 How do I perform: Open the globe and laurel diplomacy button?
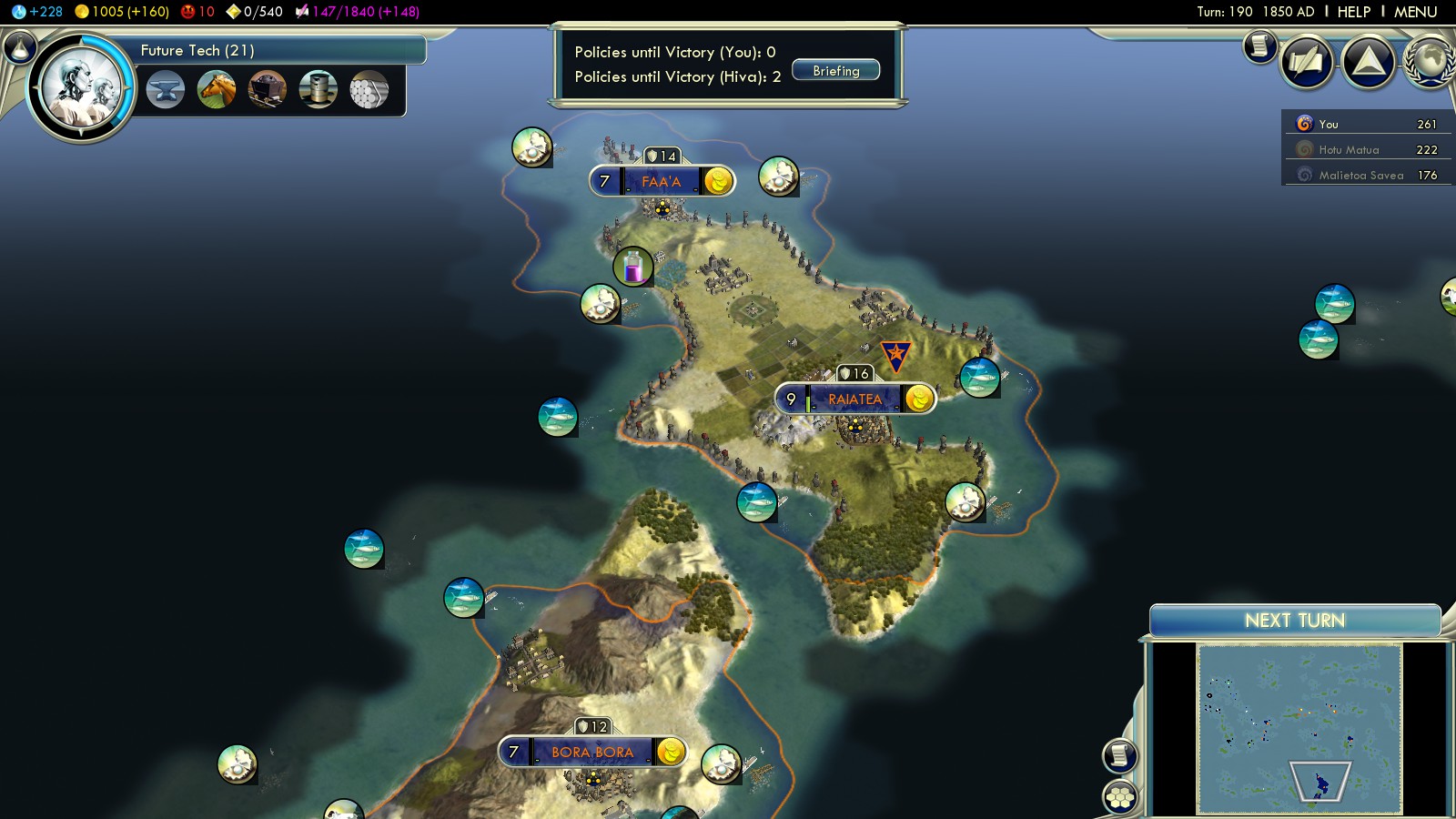(x=1431, y=62)
